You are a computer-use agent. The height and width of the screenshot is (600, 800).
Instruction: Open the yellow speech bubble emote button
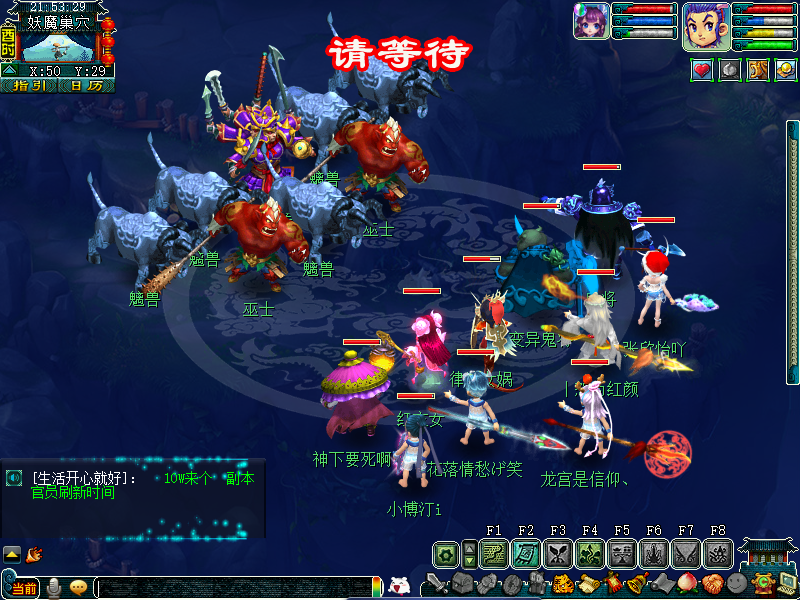pos(78,588)
